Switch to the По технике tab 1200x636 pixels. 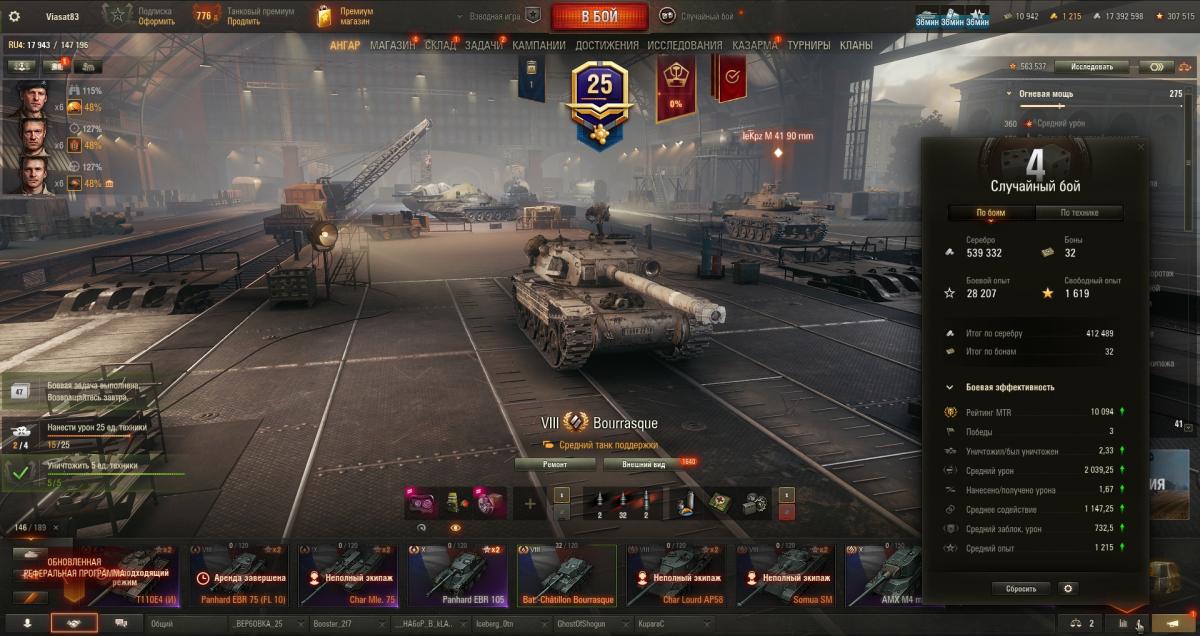[x=1079, y=213]
